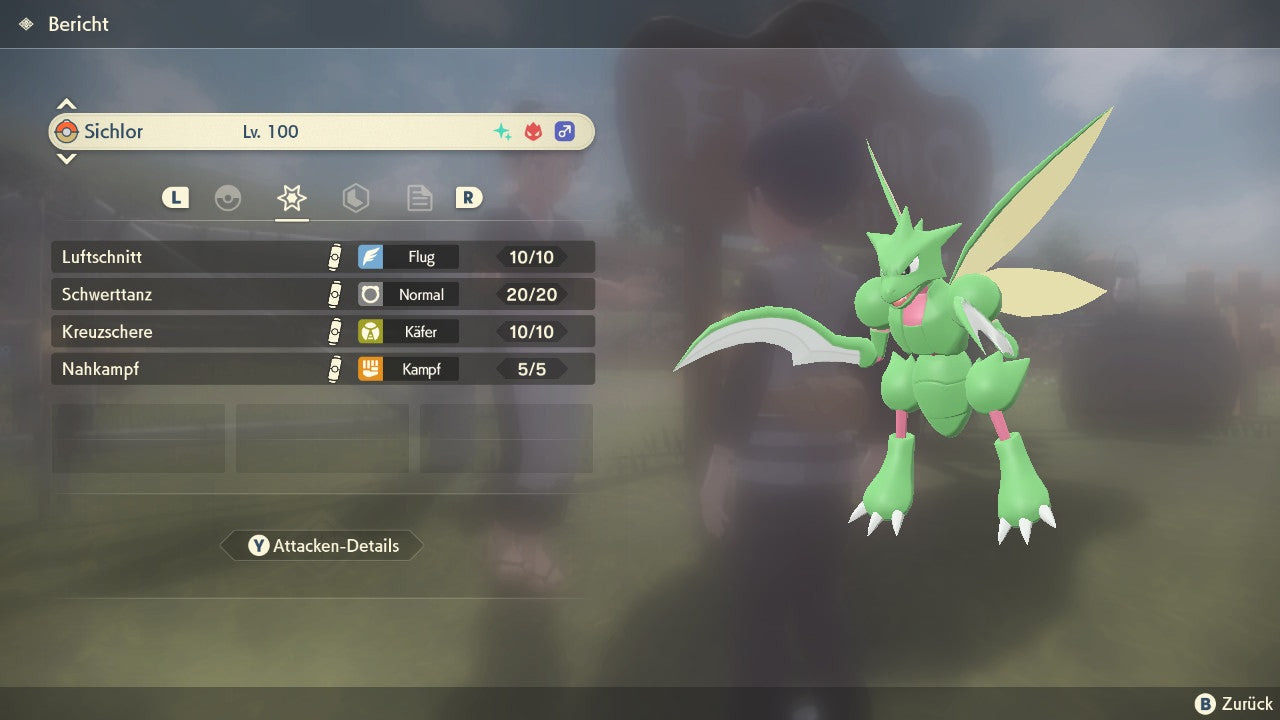Click the up arrow above Sichlor
Image resolution: width=1280 pixels, height=720 pixels.
tap(66, 104)
